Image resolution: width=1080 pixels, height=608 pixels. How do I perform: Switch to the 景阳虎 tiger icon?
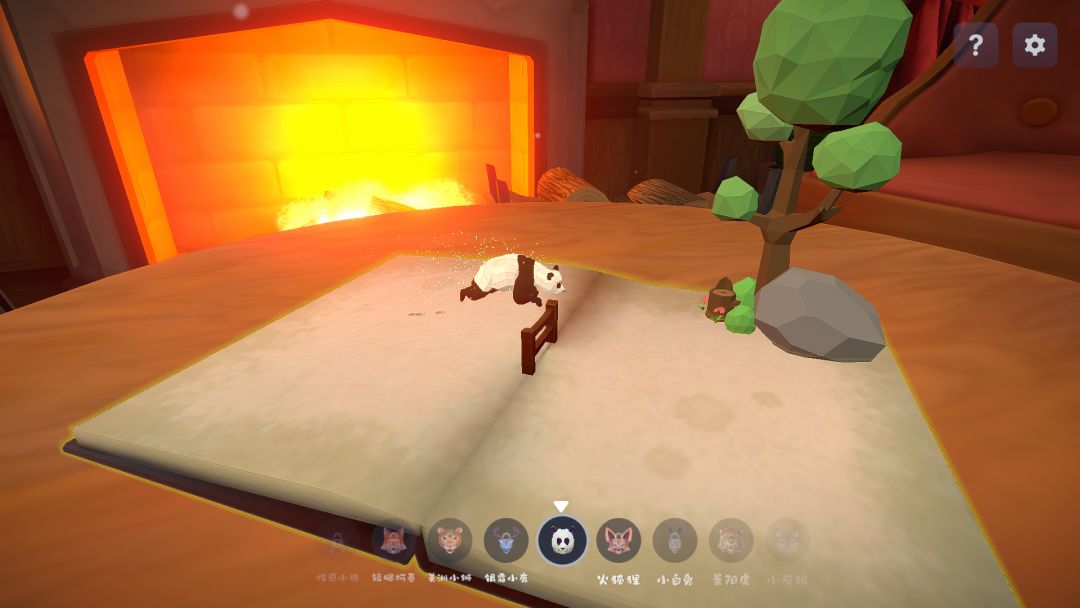click(731, 541)
